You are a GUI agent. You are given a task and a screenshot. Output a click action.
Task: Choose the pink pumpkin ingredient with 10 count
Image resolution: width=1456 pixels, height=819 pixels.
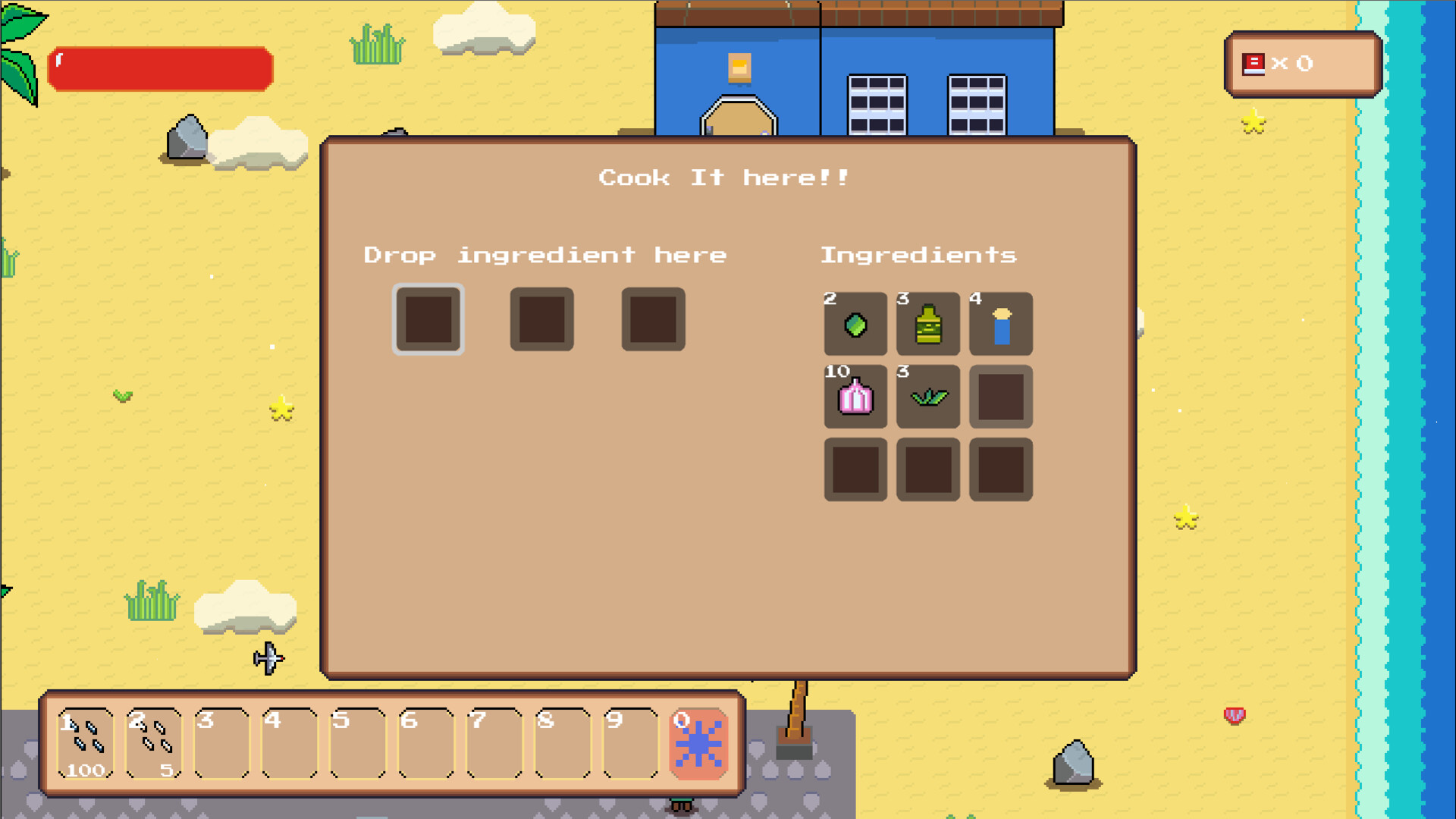tap(855, 397)
